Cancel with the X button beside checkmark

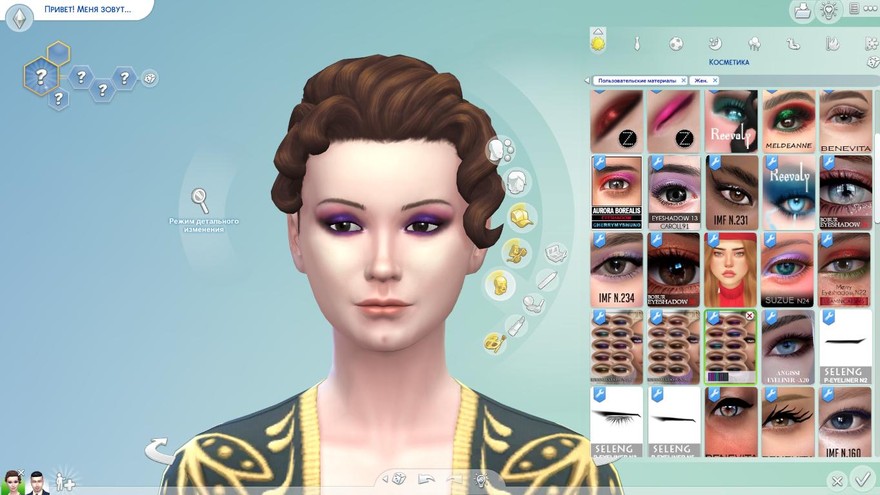(837, 481)
